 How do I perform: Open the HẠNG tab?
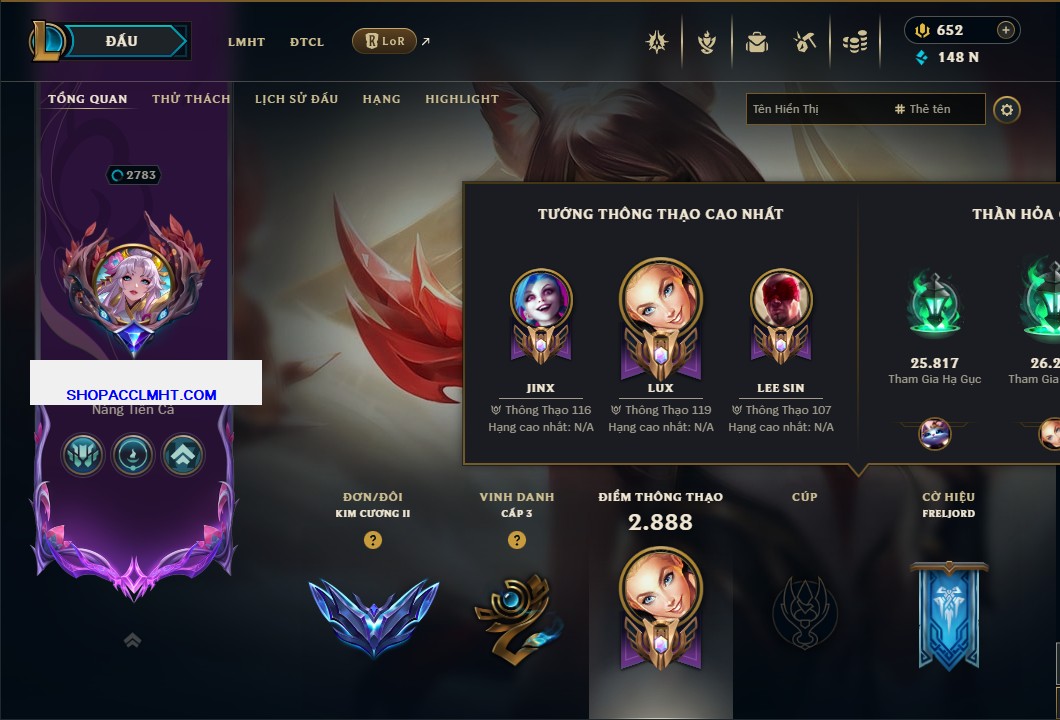click(381, 99)
